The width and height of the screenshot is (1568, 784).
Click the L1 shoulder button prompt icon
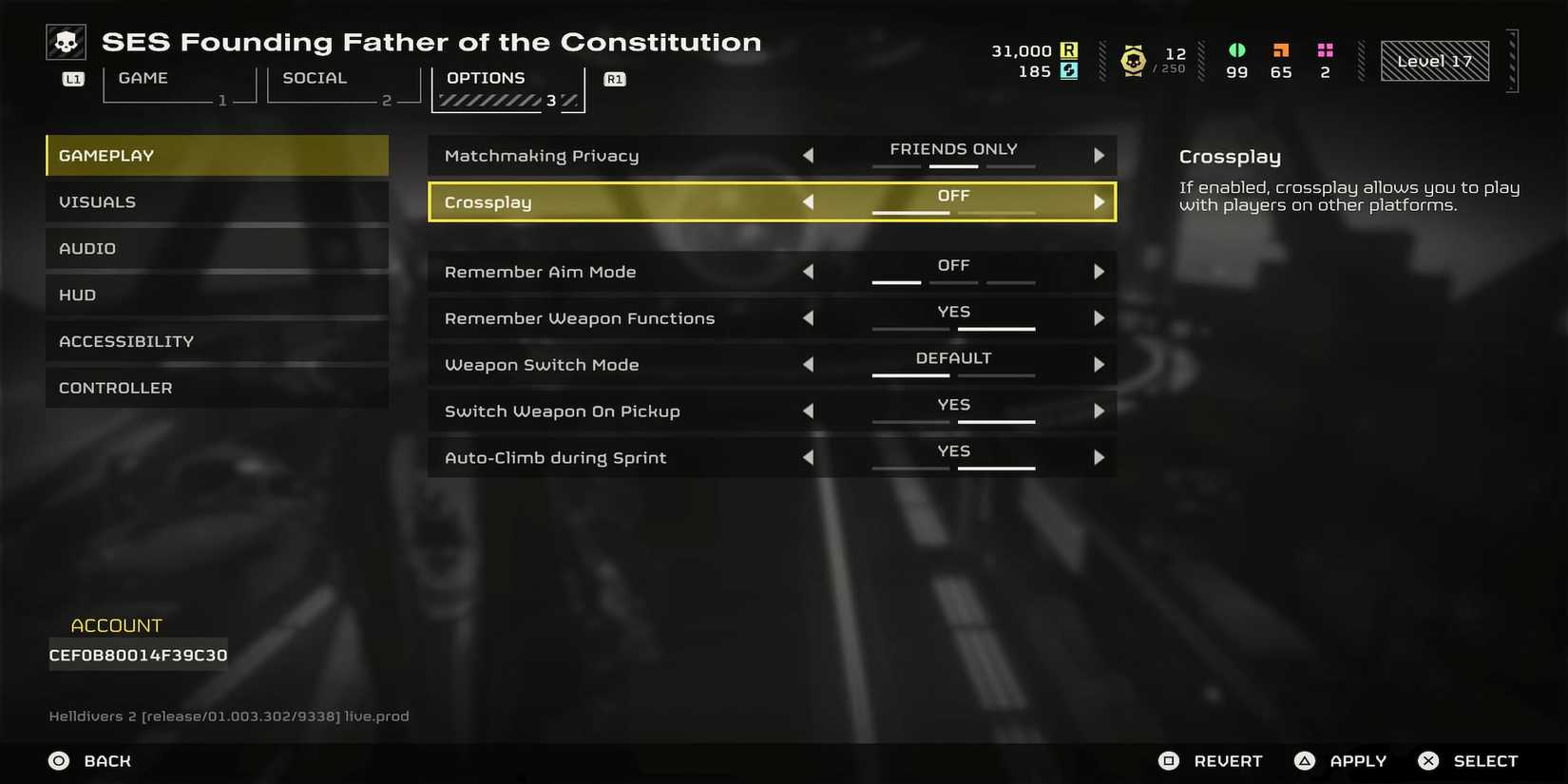(x=71, y=80)
